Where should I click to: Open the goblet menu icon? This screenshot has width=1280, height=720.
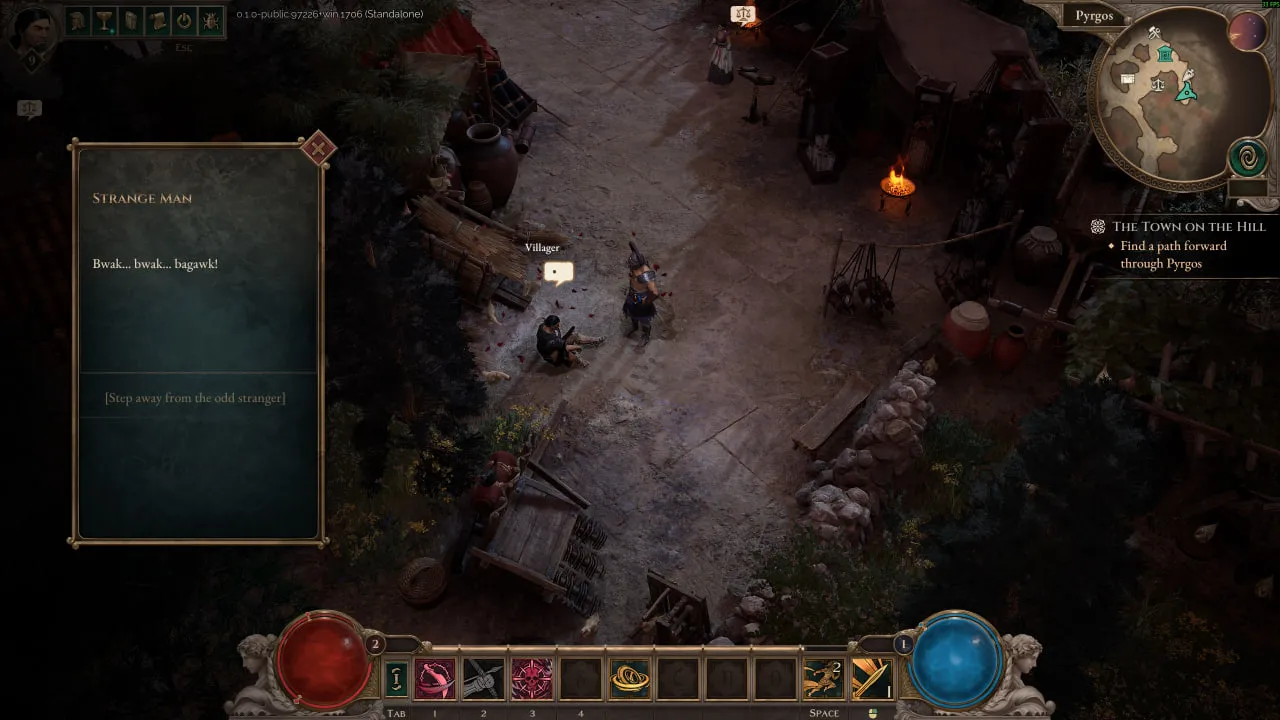[x=105, y=20]
